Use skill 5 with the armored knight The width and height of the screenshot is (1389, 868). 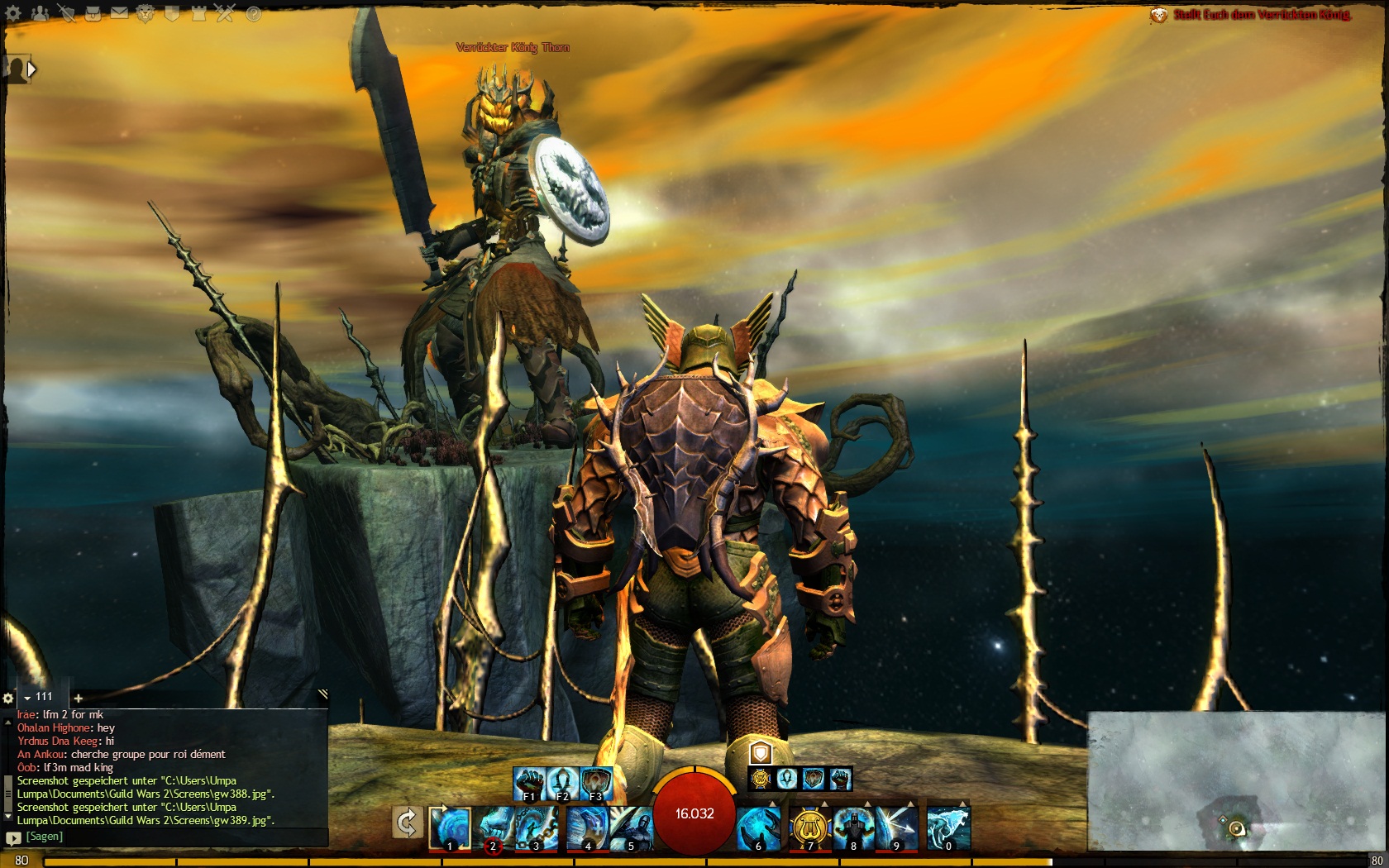click(x=632, y=827)
